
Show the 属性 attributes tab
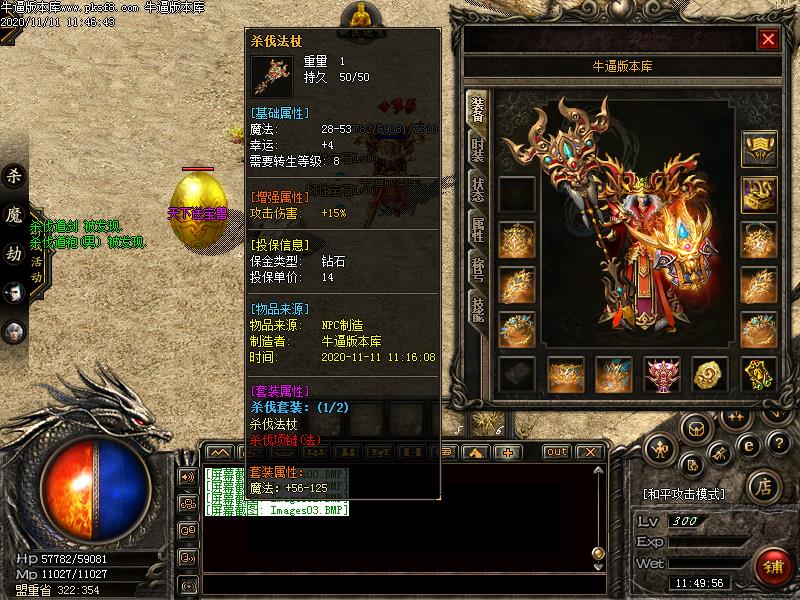pos(477,230)
